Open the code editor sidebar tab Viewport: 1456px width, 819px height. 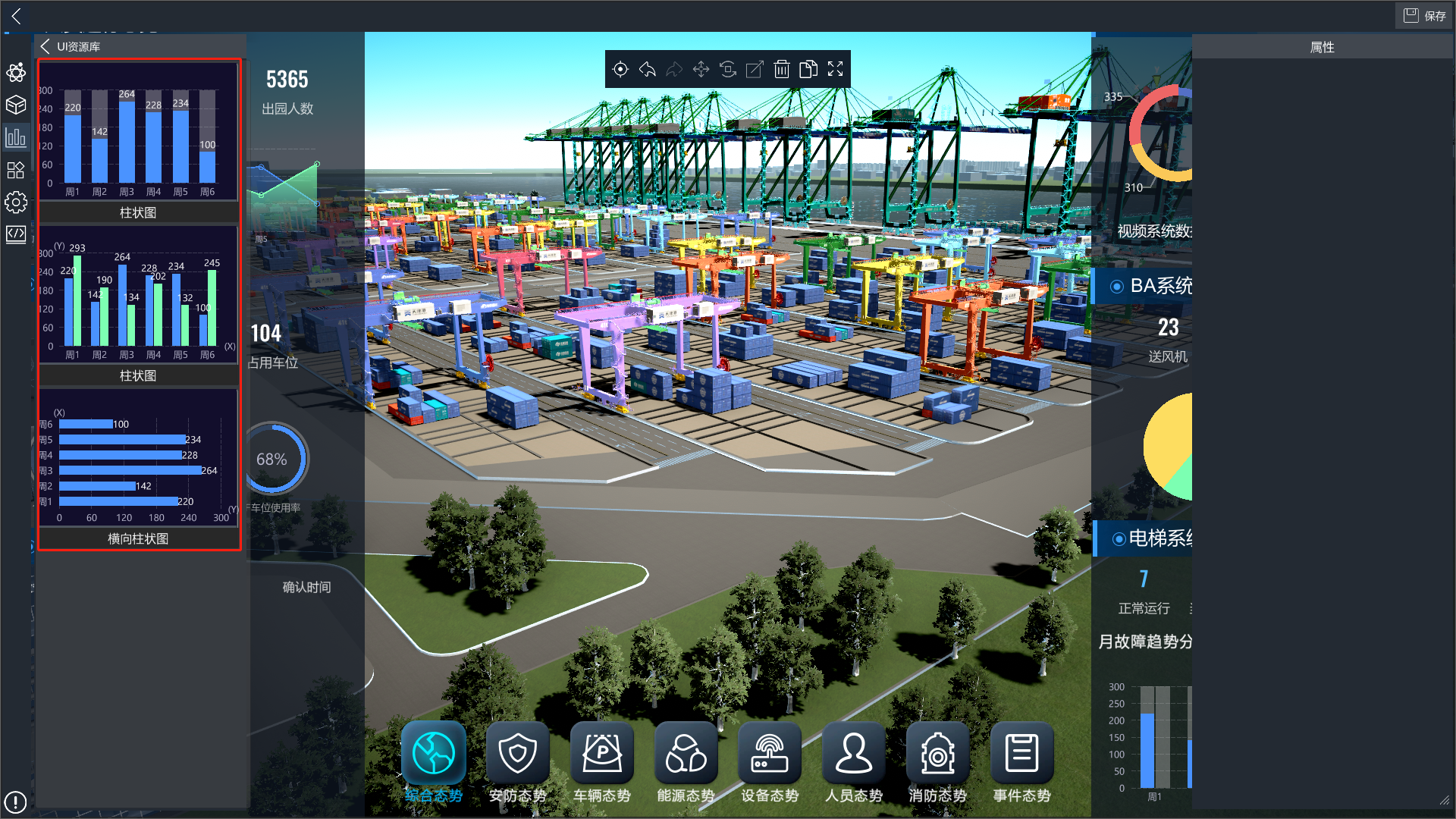coord(16,234)
